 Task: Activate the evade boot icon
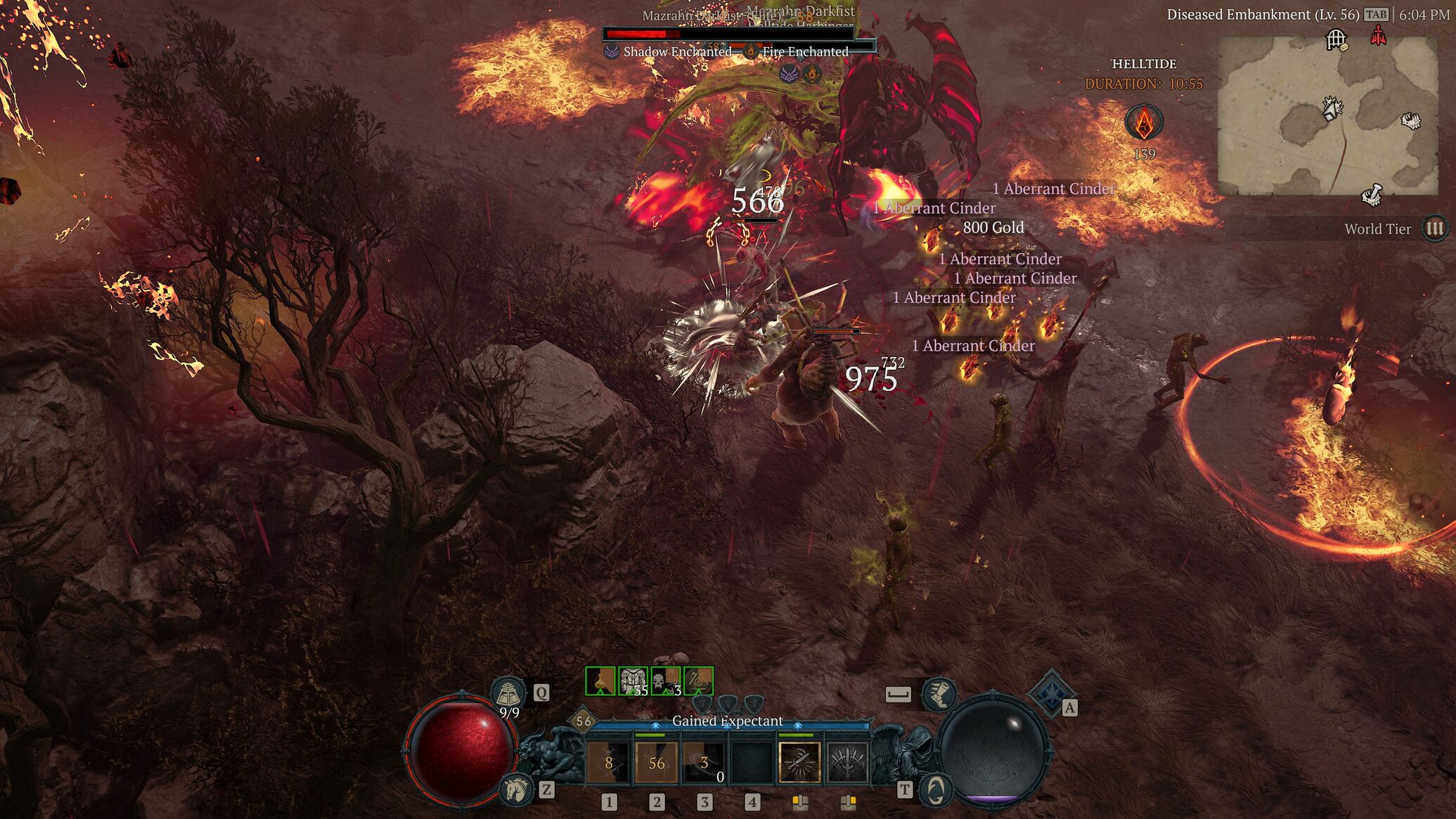click(x=939, y=694)
